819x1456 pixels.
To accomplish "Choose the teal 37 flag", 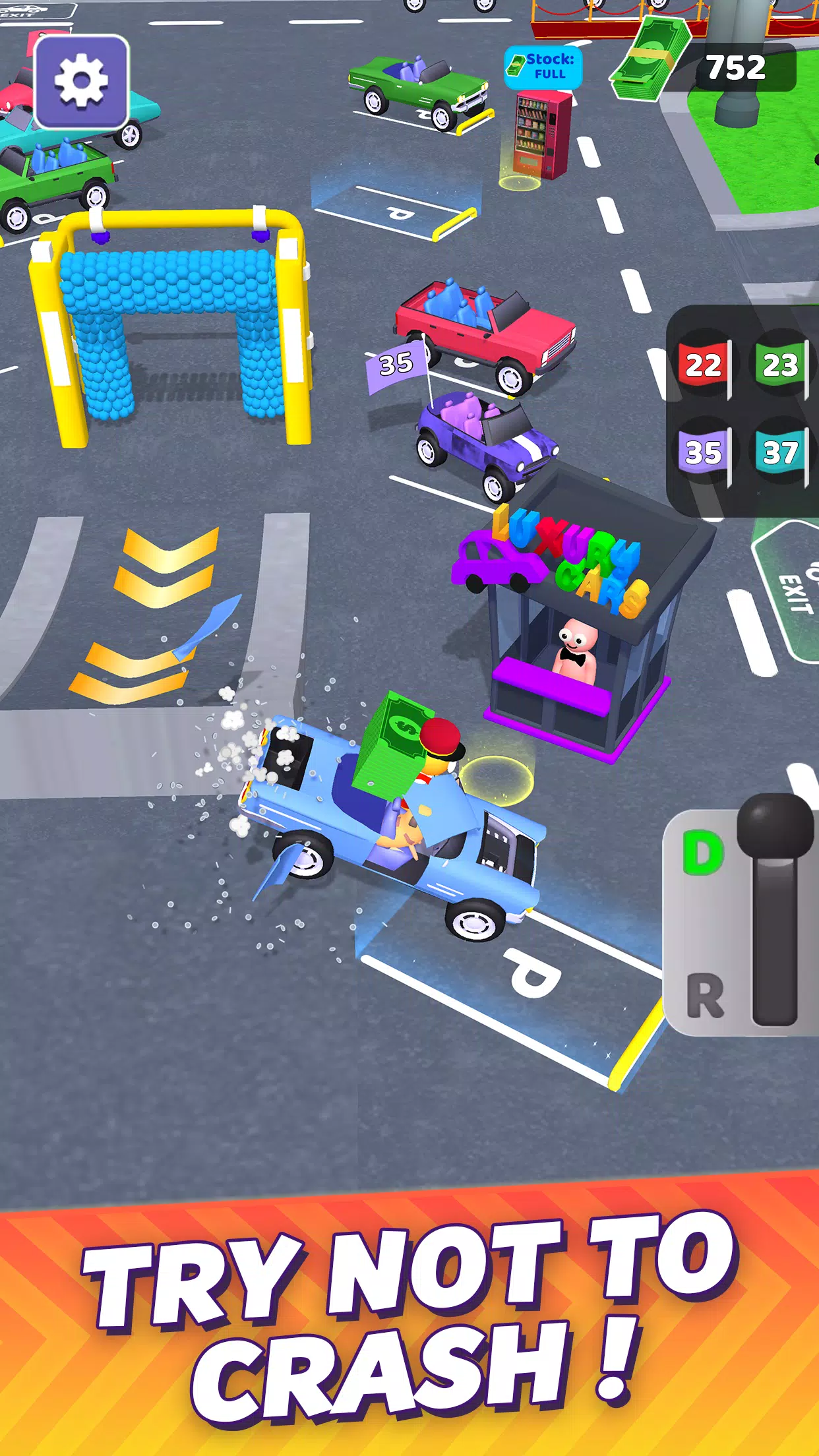I will pos(781,452).
